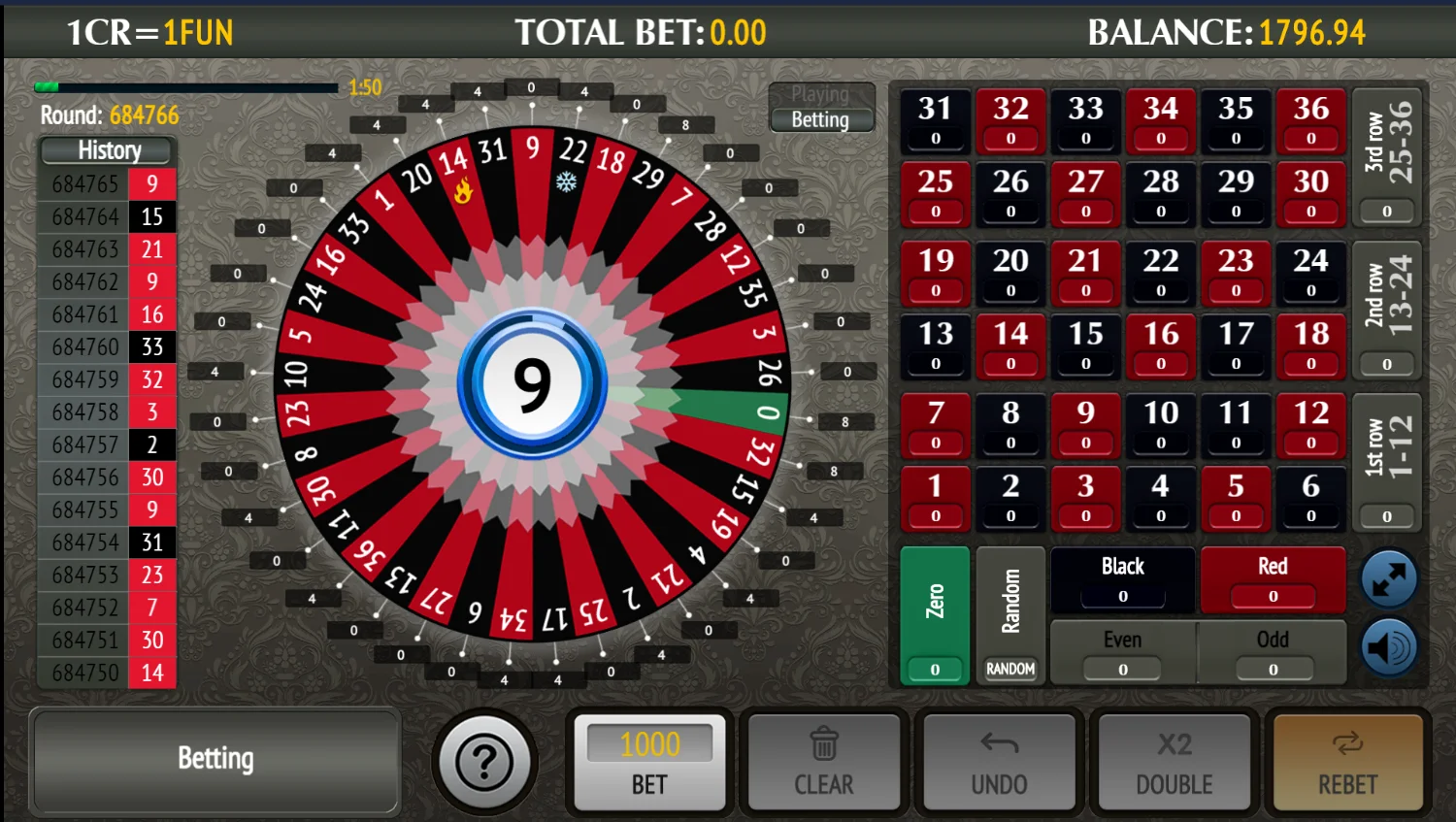This screenshot has height=822, width=1456.
Task: Click the Betting status label
Action: point(821,119)
